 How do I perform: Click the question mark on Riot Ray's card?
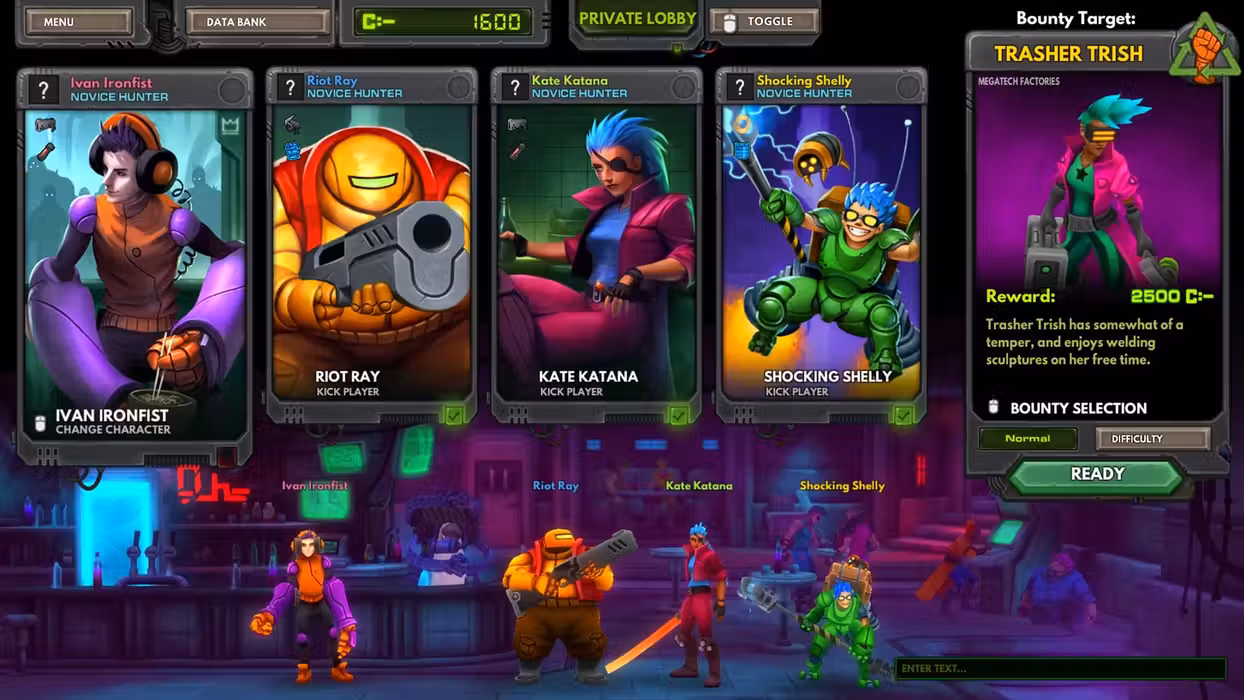(x=290, y=87)
